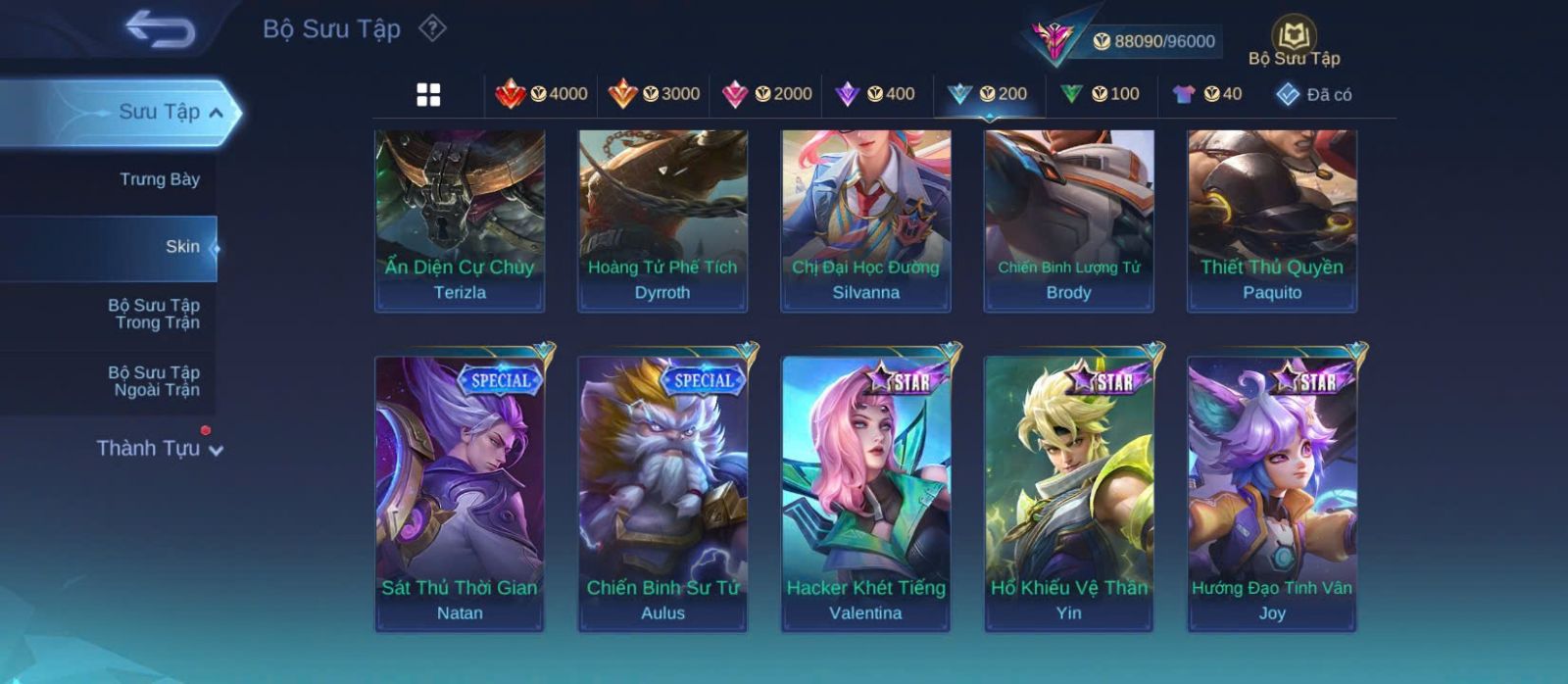Filter skins by the 4000 point tier
1568x684 pixels.
541,94
